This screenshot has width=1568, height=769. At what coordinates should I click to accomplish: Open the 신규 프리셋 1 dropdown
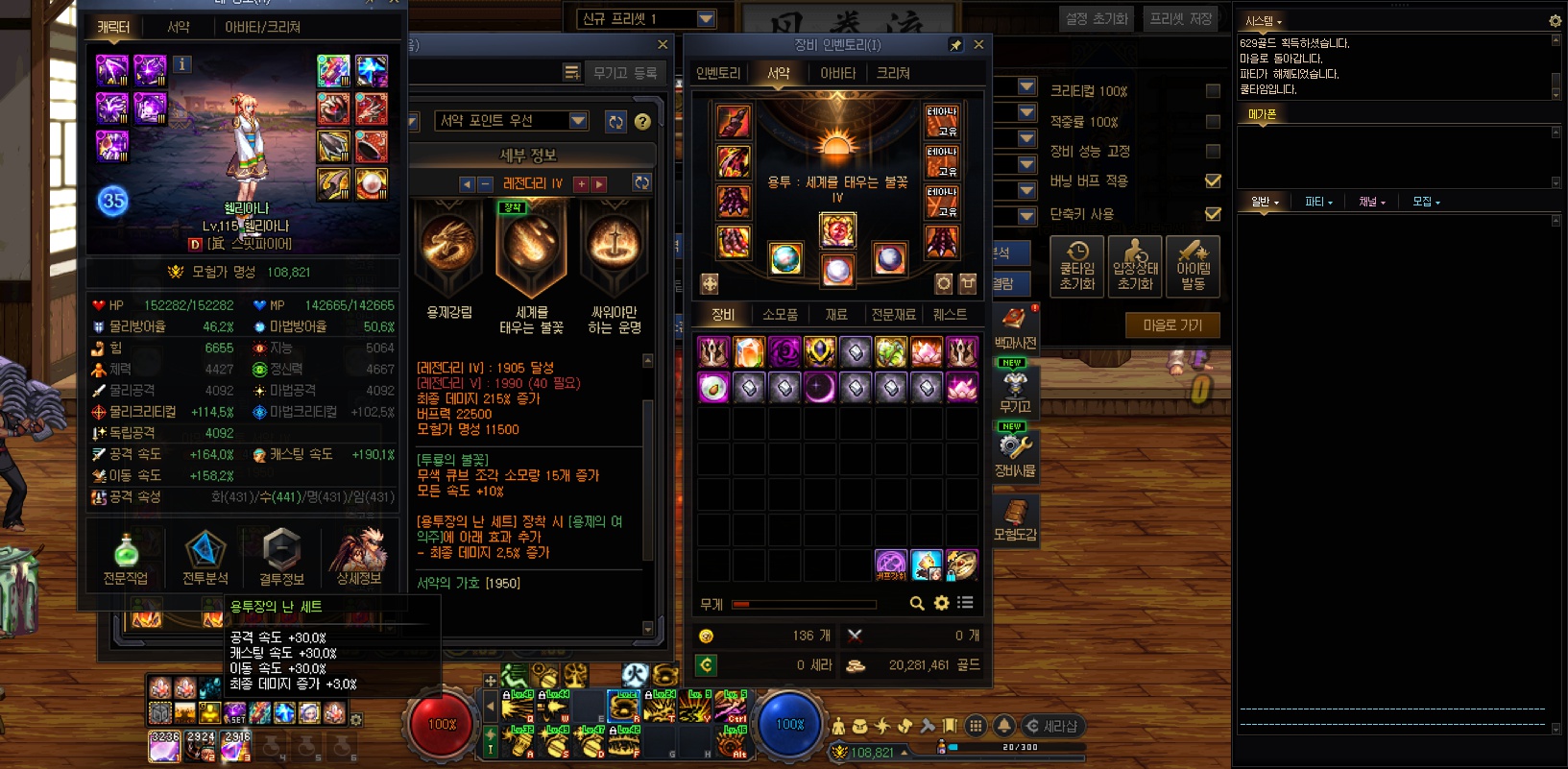706,18
